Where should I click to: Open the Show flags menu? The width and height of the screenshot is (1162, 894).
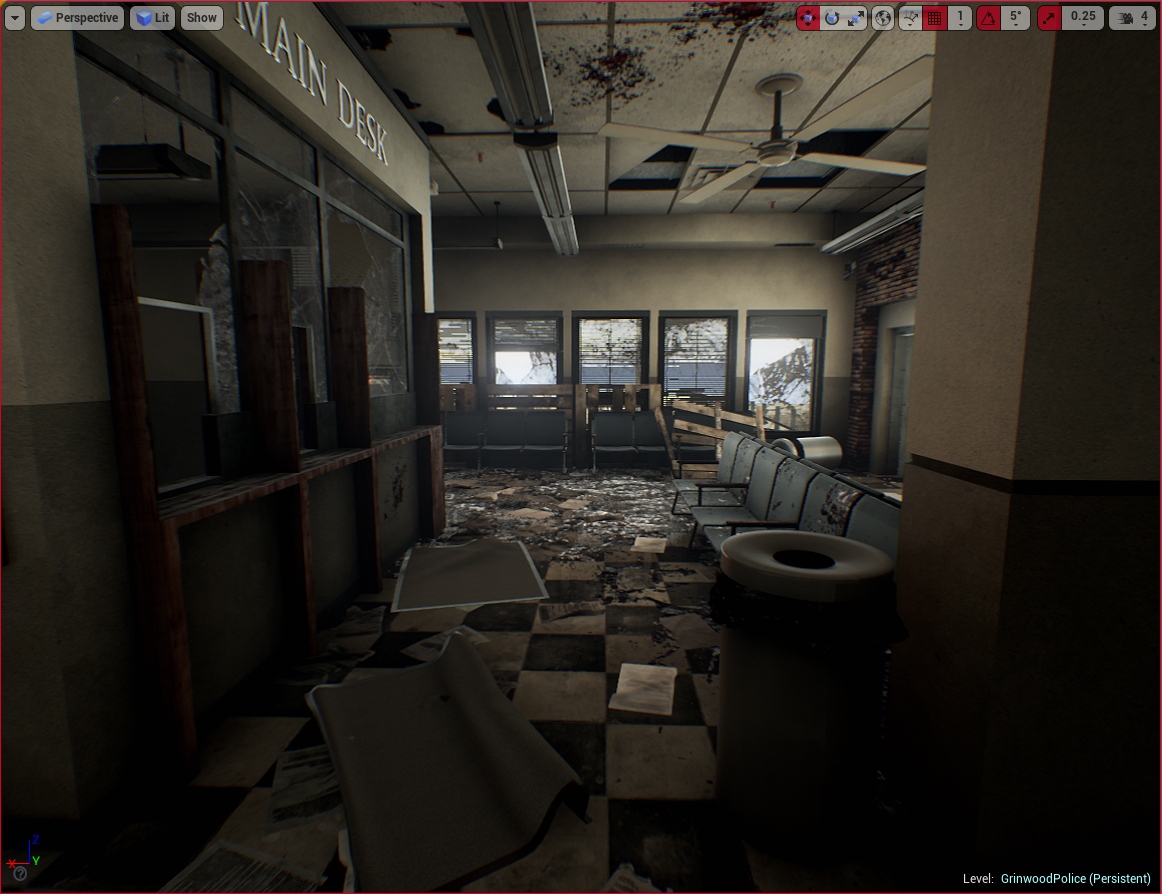click(x=202, y=18)
